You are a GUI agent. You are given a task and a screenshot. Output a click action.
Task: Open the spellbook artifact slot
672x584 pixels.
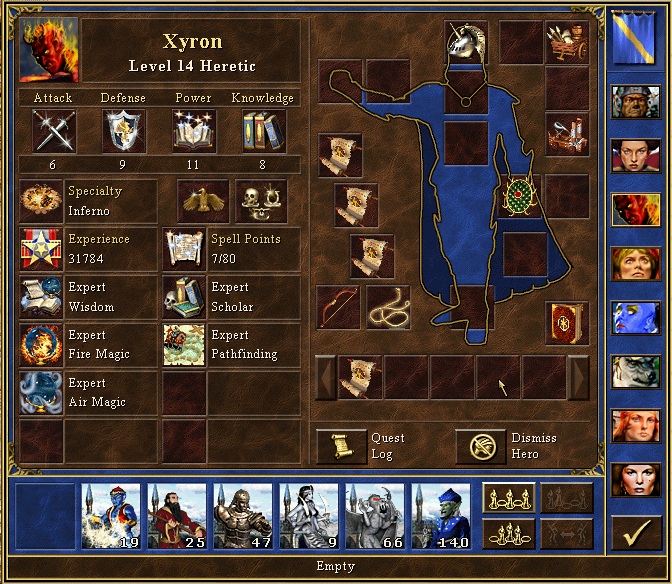pyautogui.click(x=567, y=323)
